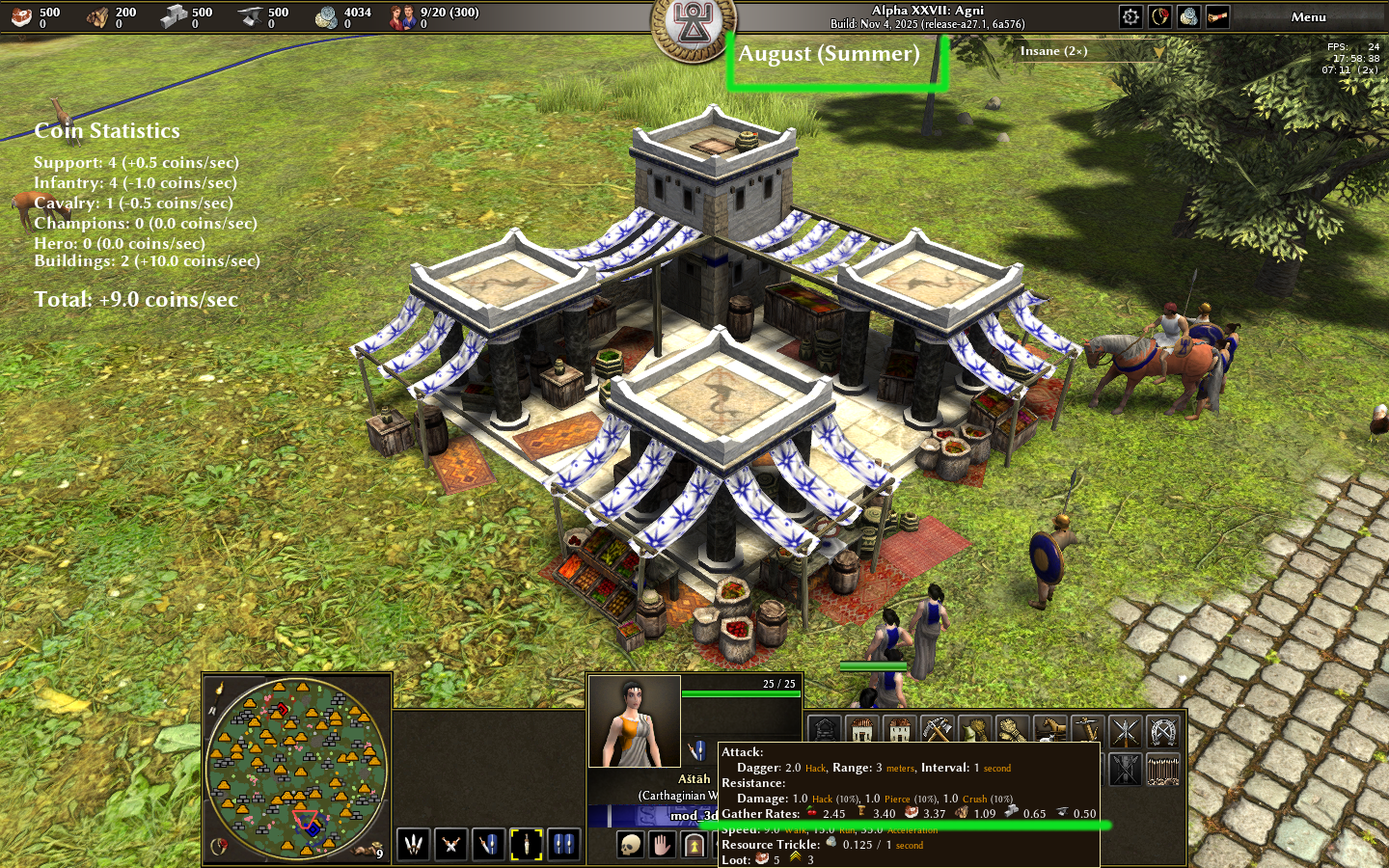Choose the crossed-swords stance icon
Screen dimensions: 1389x868
(x=450, y=845)
